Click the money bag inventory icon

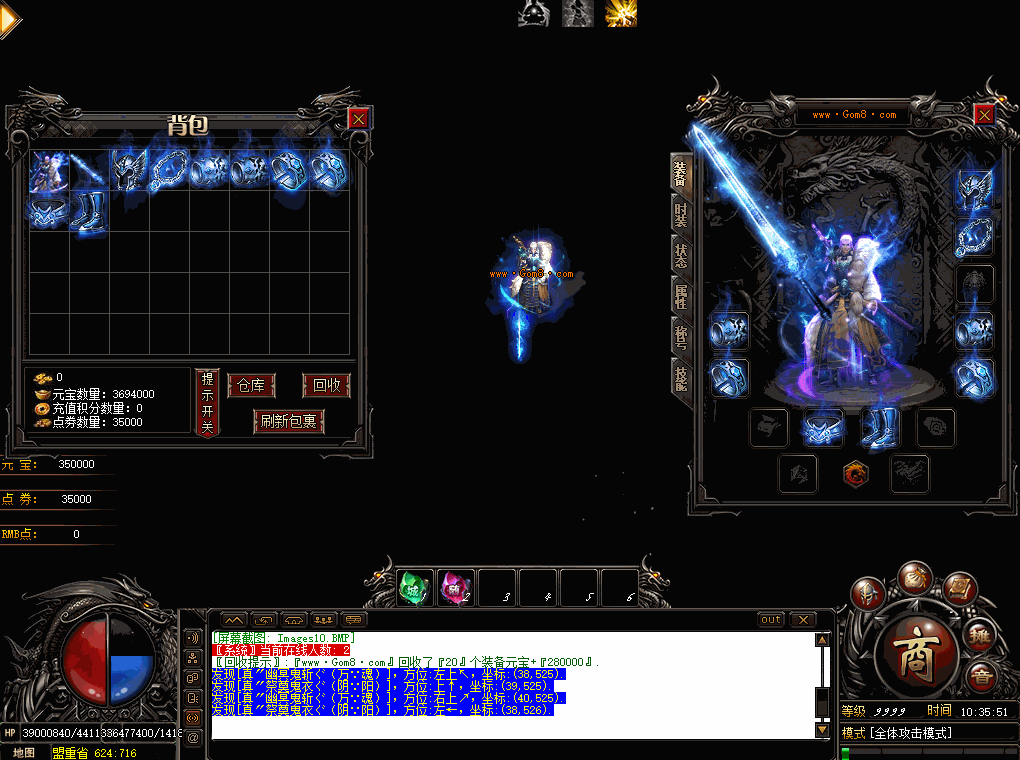point(914,577)
